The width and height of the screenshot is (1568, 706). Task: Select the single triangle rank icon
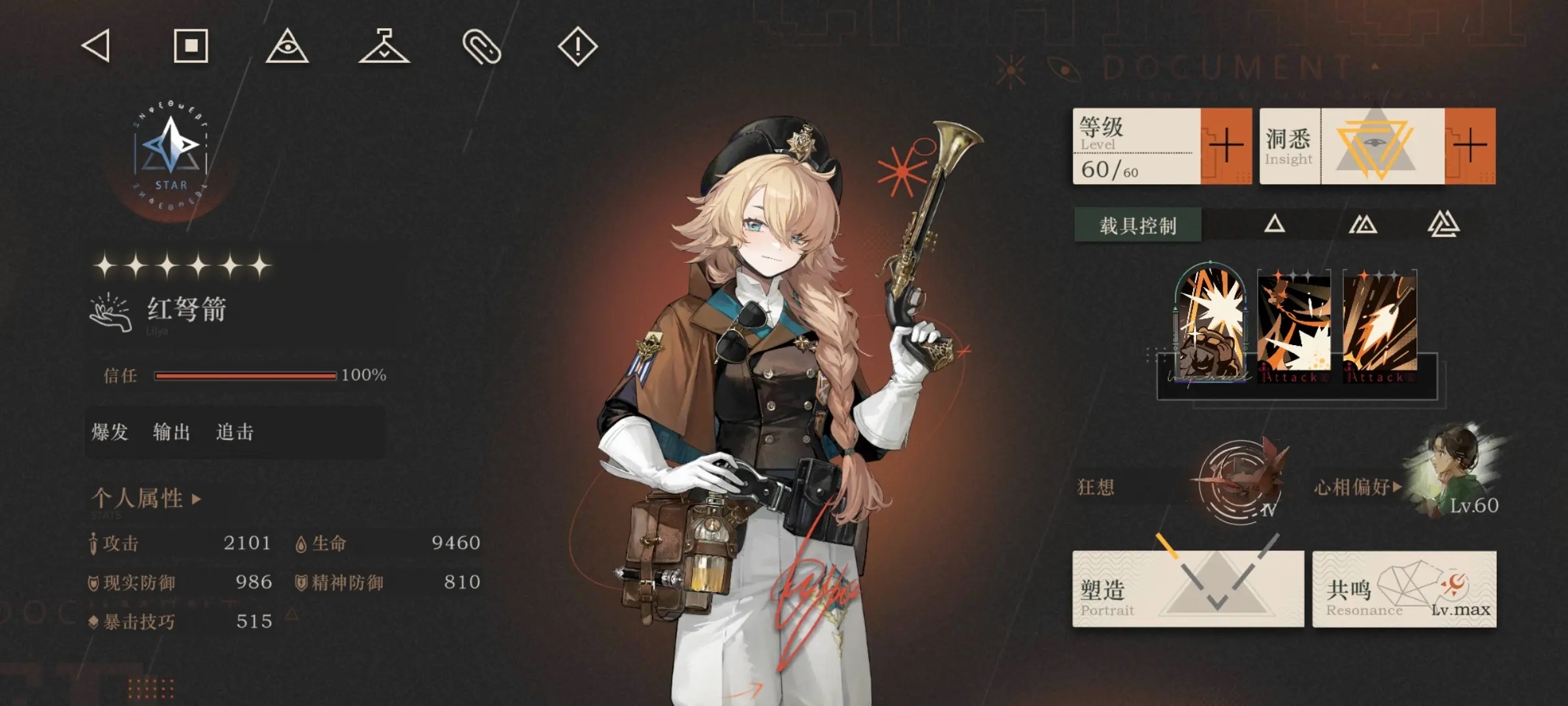point(1274,225)
